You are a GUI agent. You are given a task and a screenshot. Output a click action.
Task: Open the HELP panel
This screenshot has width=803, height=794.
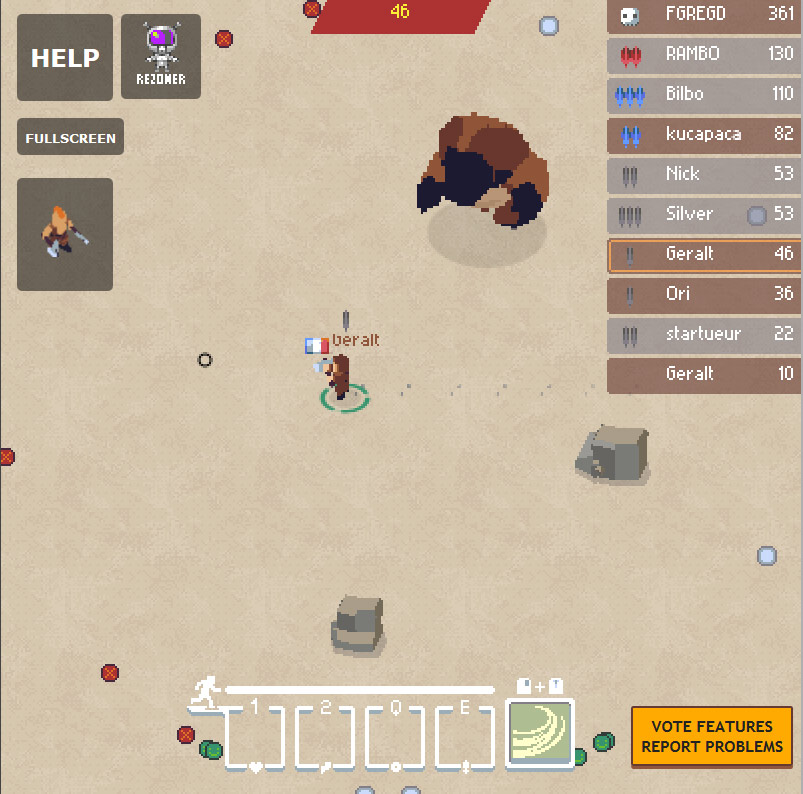coord(65,58)
